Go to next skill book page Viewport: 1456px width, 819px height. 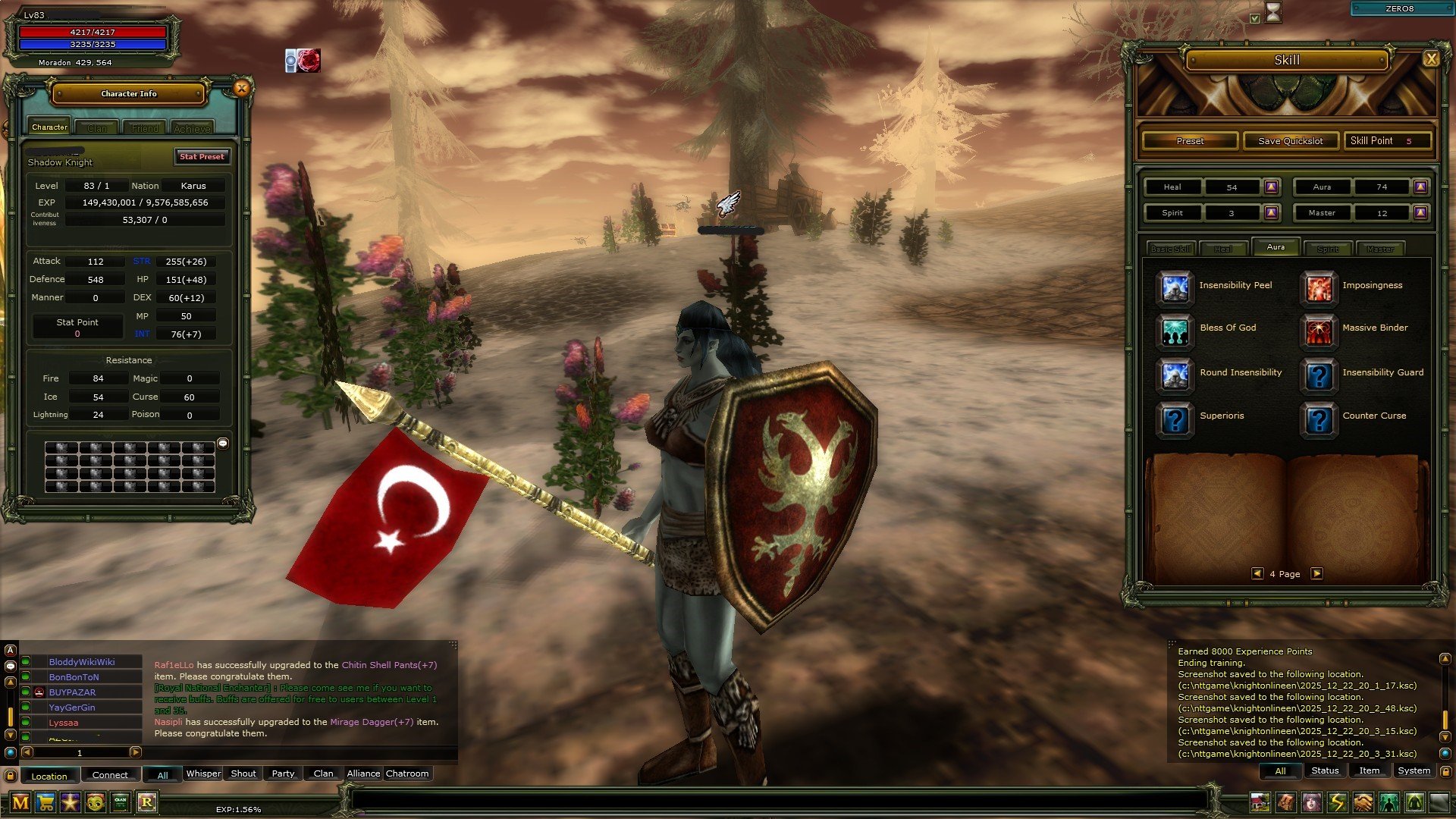click(x=1317, y=574)
